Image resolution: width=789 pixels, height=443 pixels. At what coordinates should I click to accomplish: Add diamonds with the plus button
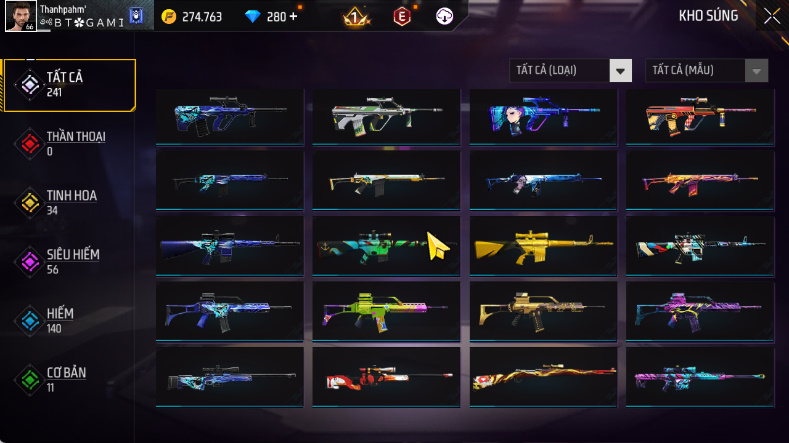pyautogui.click(x=293, y=16)
